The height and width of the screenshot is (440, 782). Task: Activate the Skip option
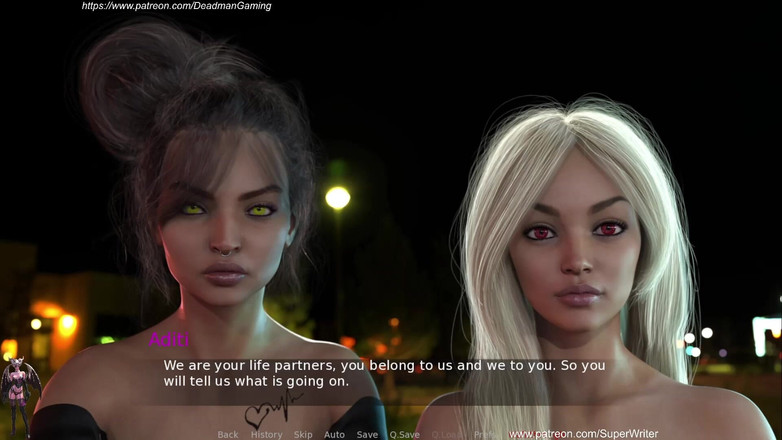[303, 435]
